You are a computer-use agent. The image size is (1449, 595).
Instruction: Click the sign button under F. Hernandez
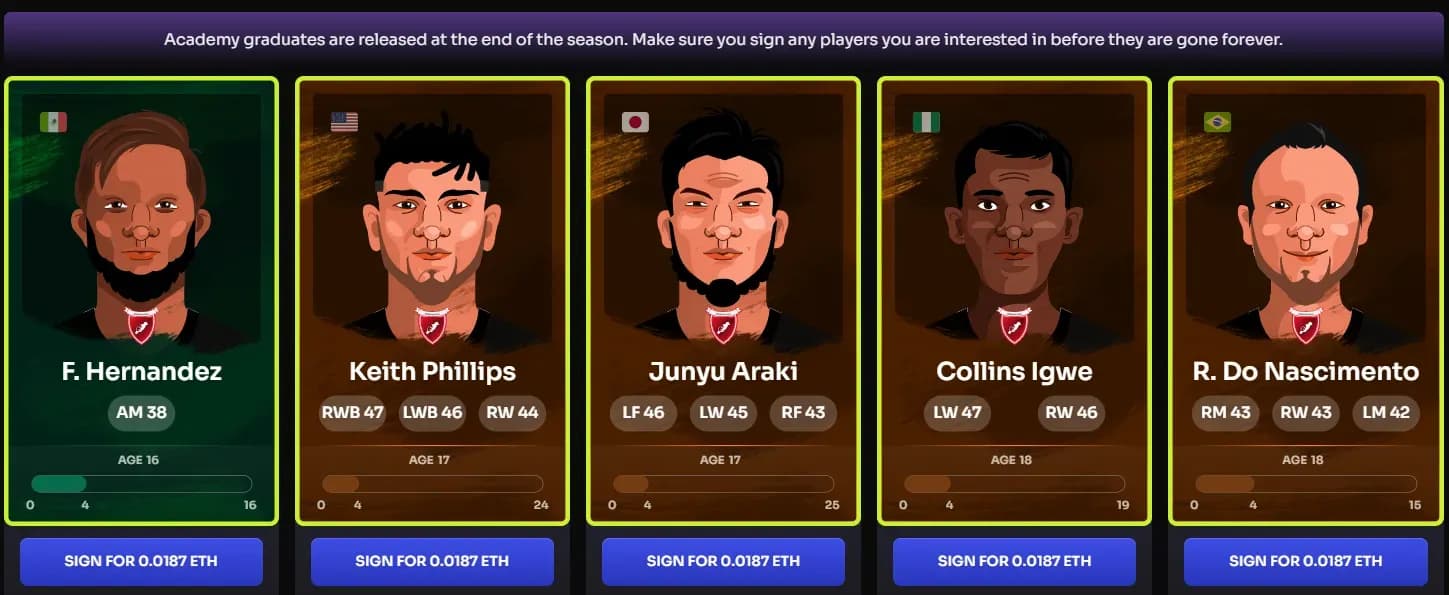[x=141, y=561]
